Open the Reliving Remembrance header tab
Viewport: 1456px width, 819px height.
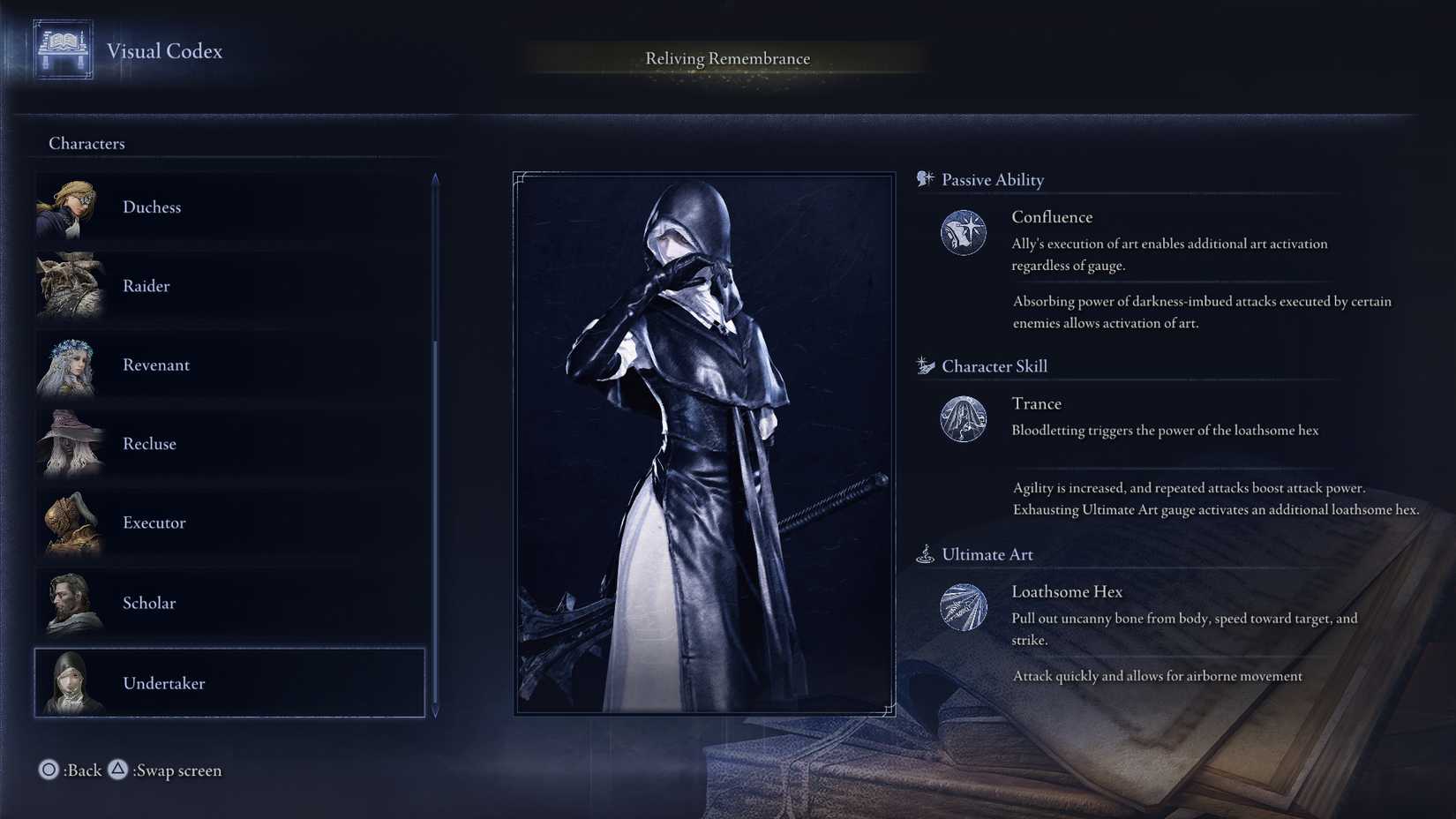click(x=726, y=58)
